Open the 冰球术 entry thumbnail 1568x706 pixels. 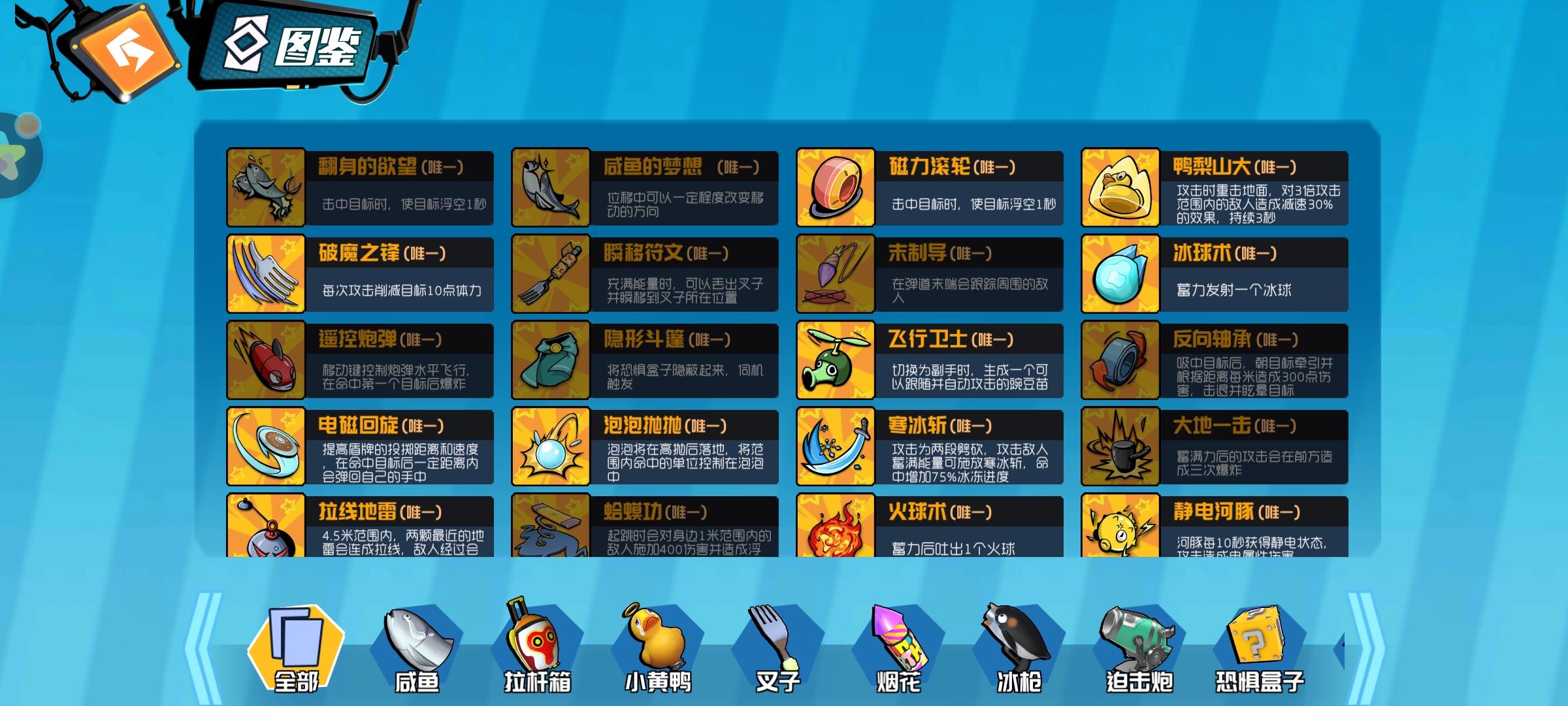[x=1120, y=273]
